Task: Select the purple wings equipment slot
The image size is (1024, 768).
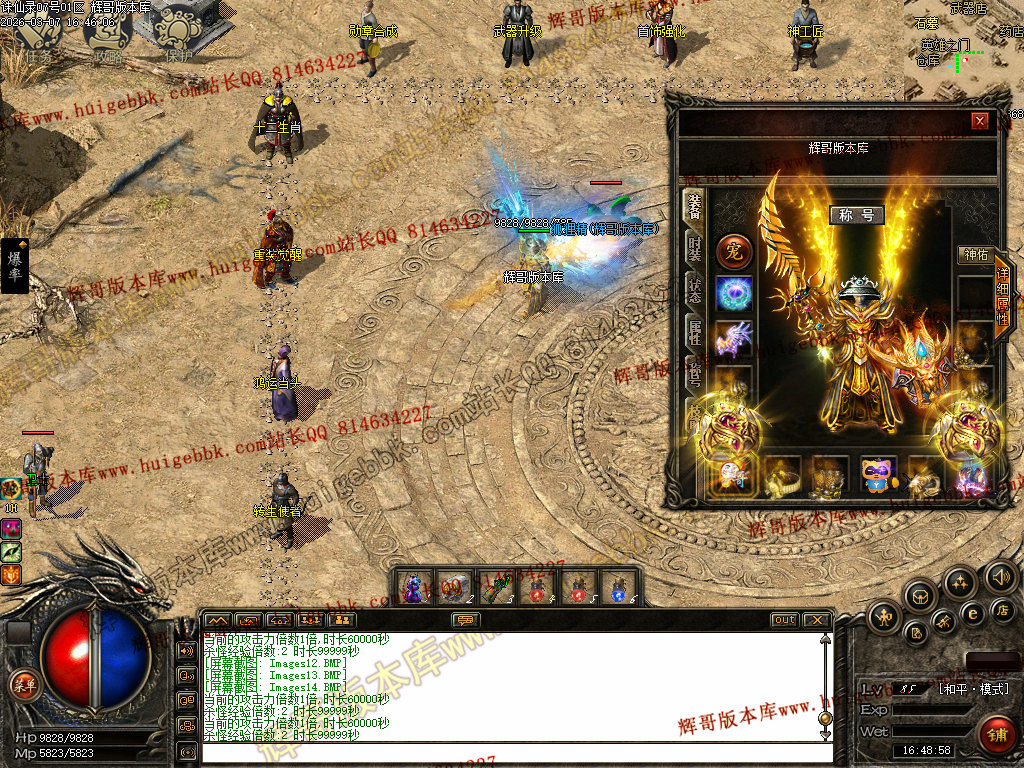Action: (734, 338)
